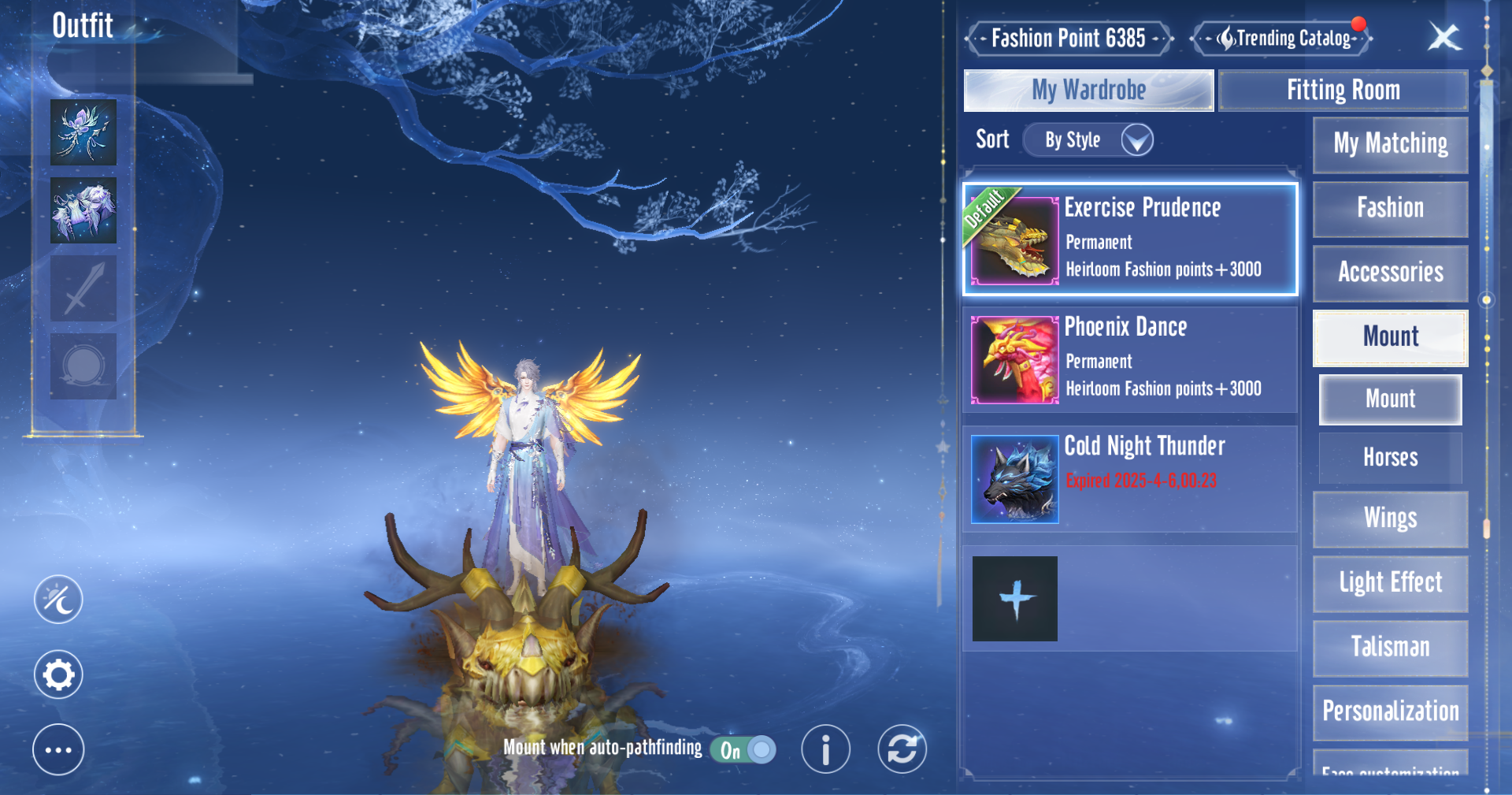
Task: Switch to the Fitting Room tab
Action: pyautogui.click(x=1343, y=91)
